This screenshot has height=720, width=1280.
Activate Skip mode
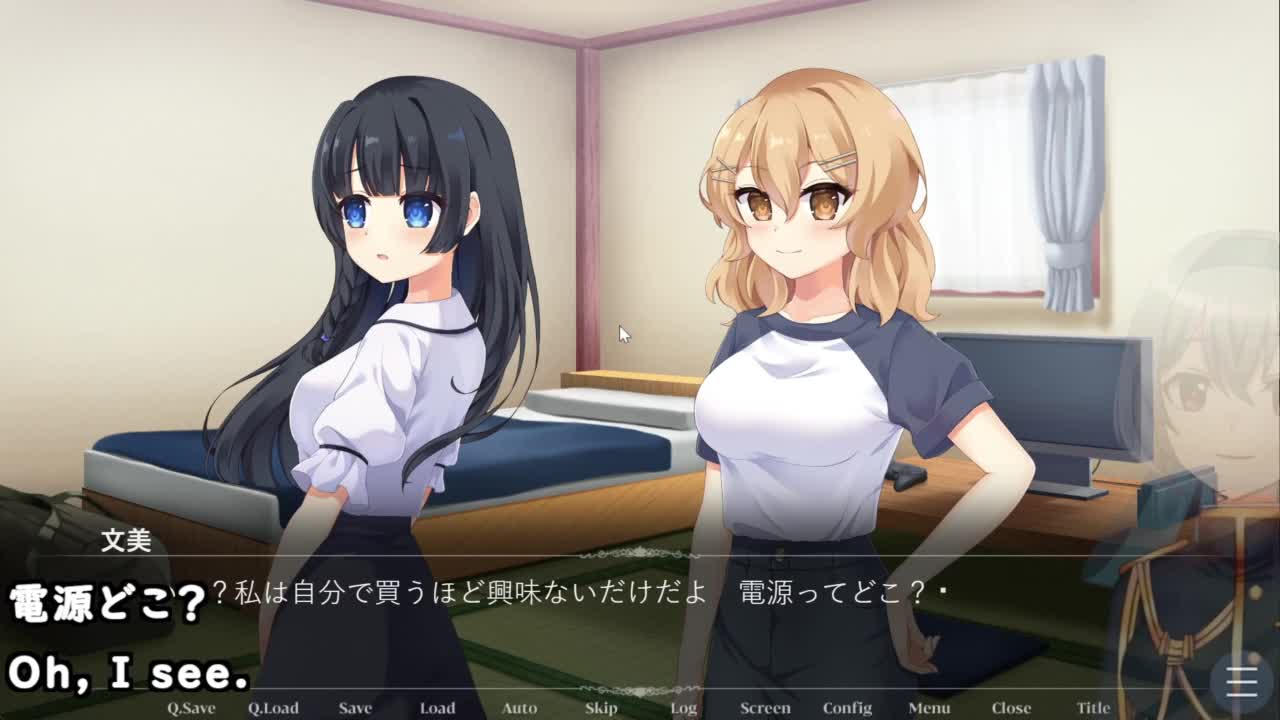tap(601, 708)
